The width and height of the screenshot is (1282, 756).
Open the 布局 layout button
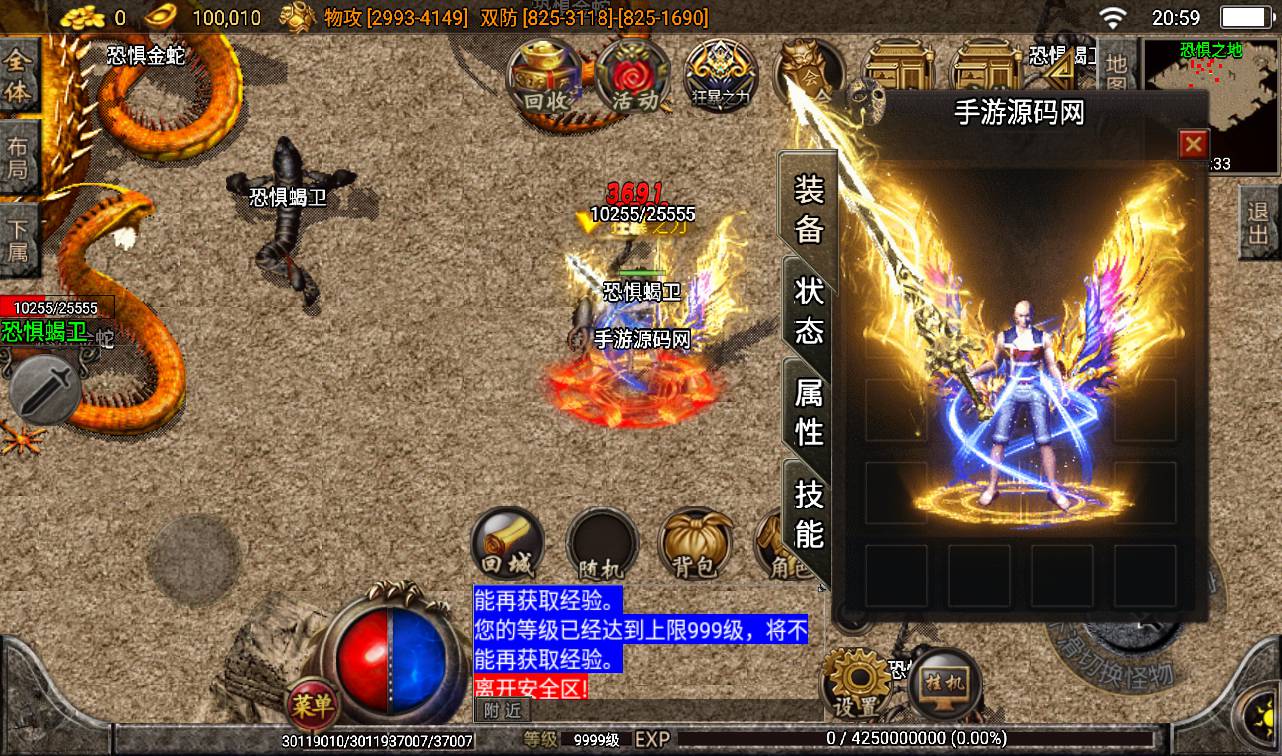click(19, 157)
